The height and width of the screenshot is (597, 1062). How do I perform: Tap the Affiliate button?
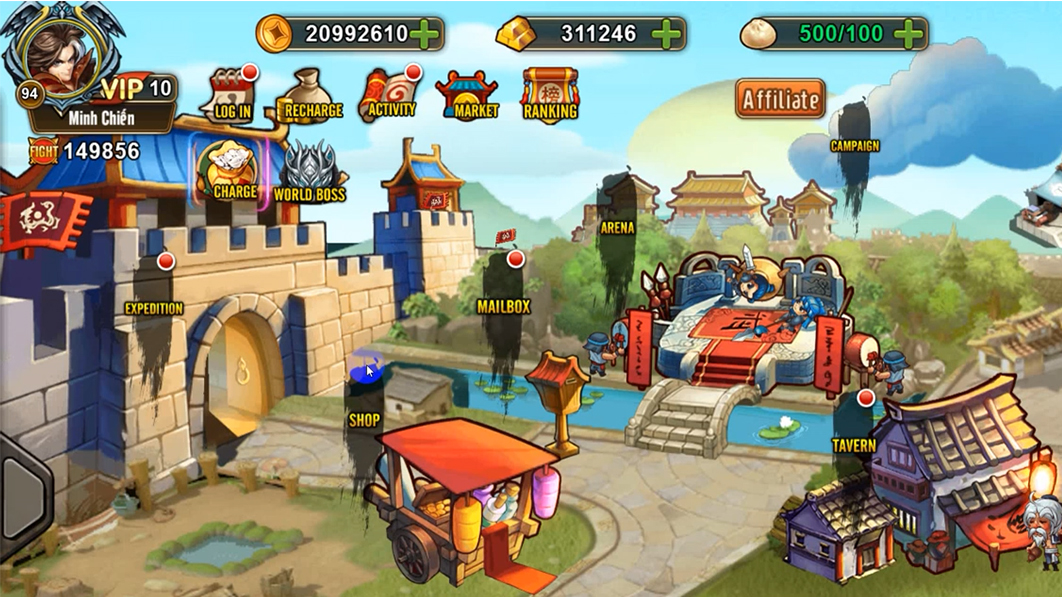(780, 99)
